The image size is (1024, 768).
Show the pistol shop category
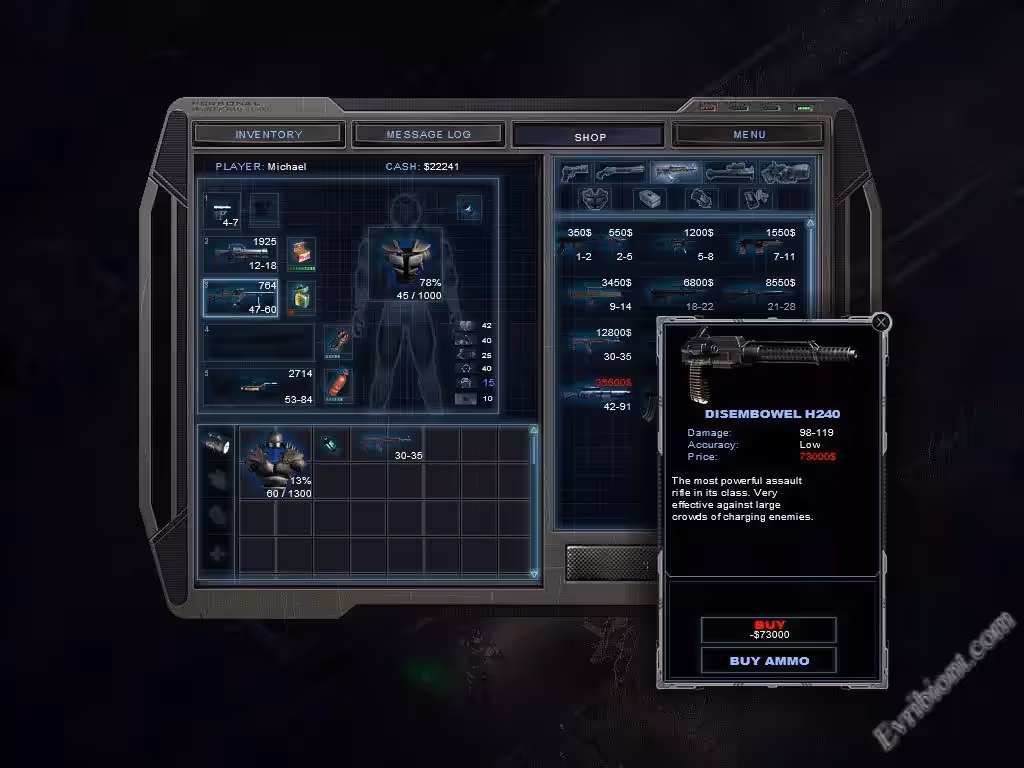pos(575,172)
